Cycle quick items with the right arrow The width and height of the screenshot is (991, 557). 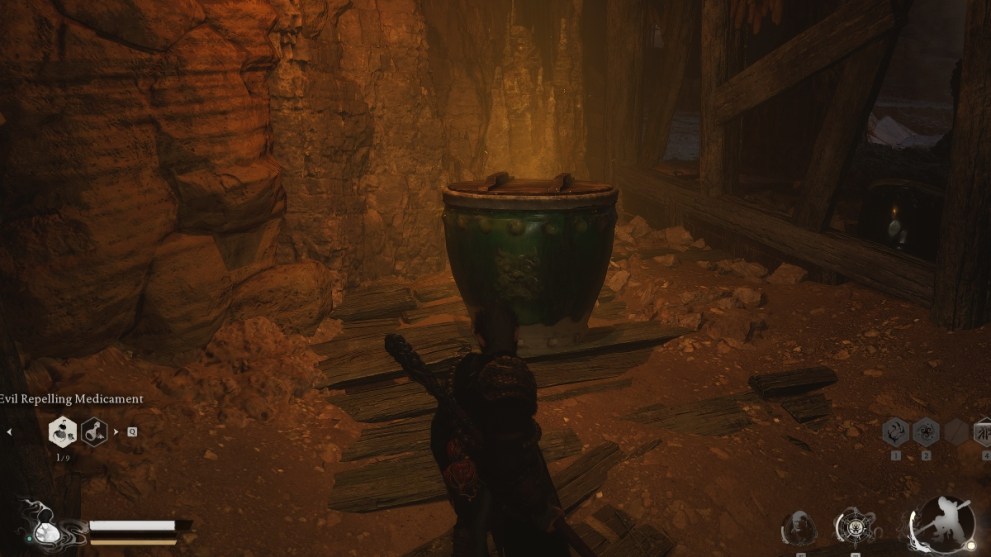click(115, 432)
